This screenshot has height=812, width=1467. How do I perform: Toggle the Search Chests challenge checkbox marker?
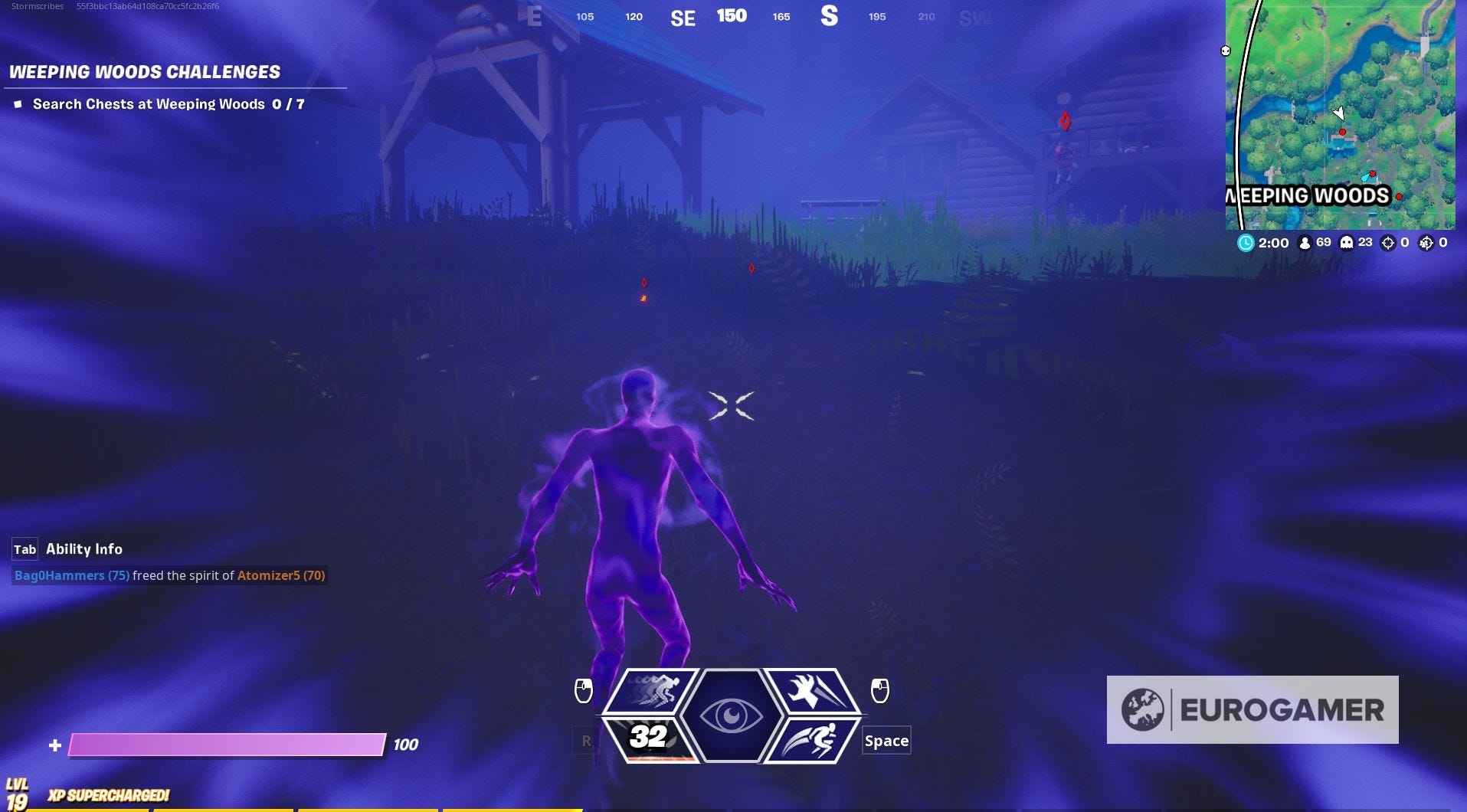point(17,103)
